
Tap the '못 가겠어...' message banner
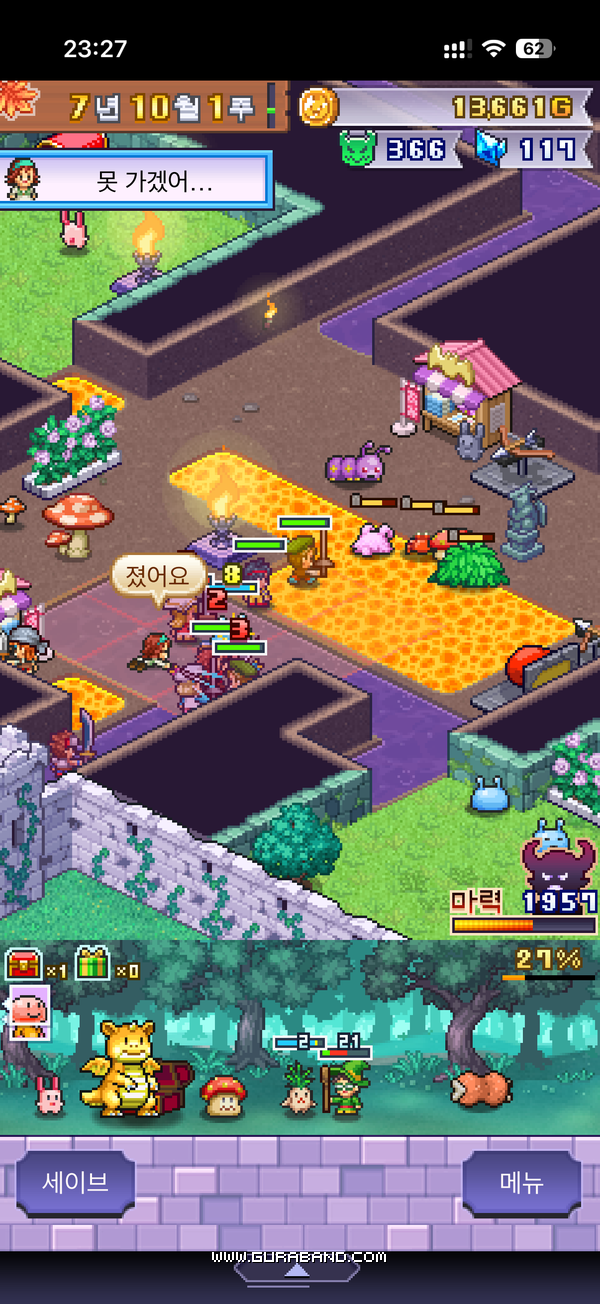(x=136, y=180)
